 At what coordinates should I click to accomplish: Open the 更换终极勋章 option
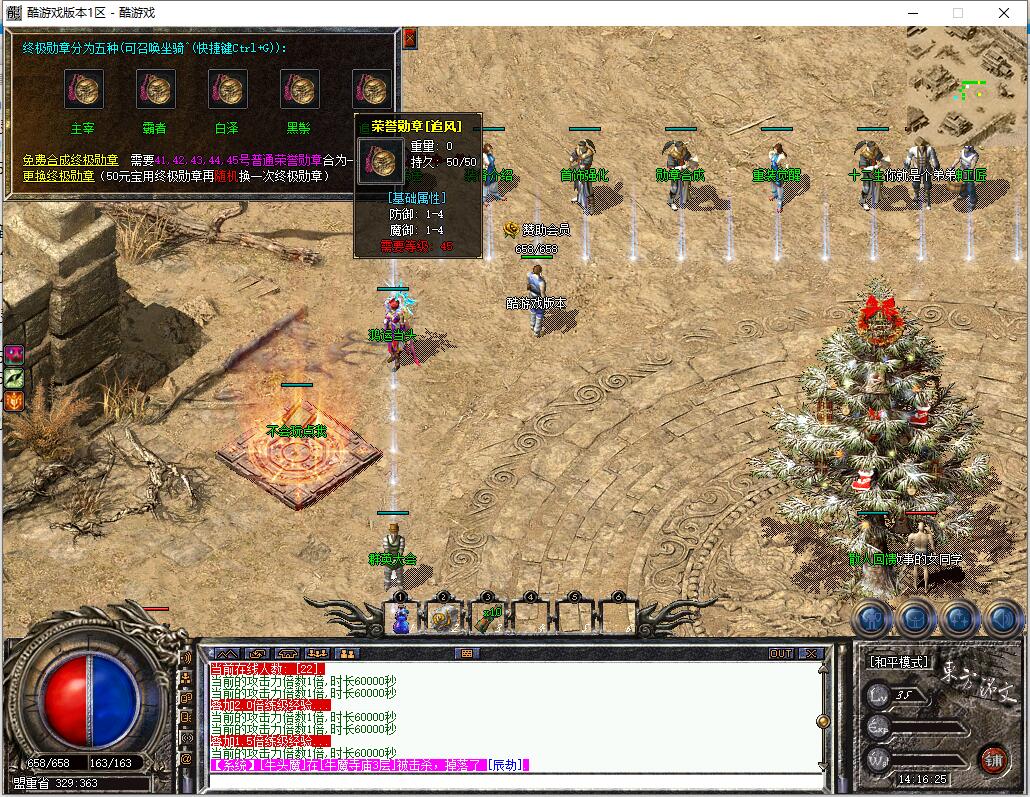click(59, 176)
